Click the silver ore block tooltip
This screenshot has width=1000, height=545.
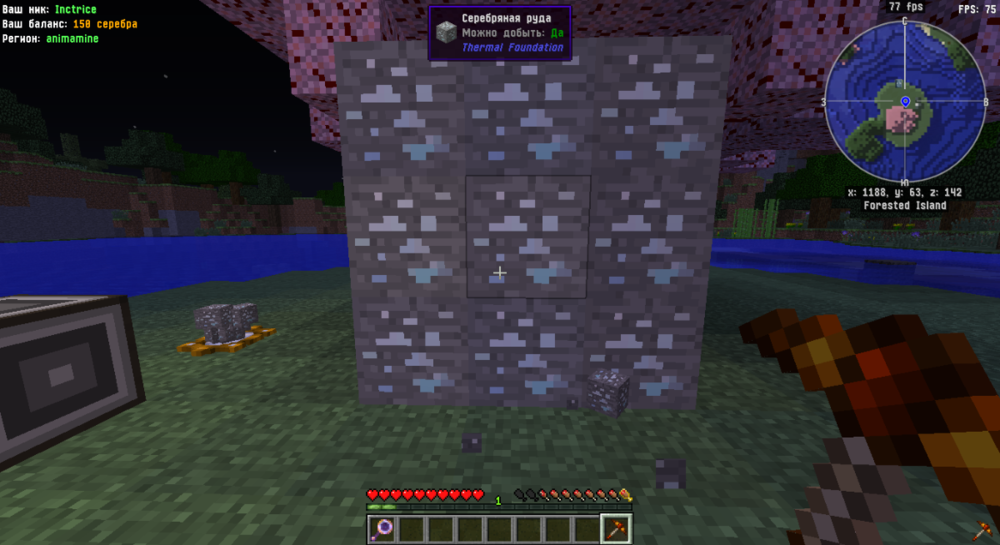(x=500, y=33)
